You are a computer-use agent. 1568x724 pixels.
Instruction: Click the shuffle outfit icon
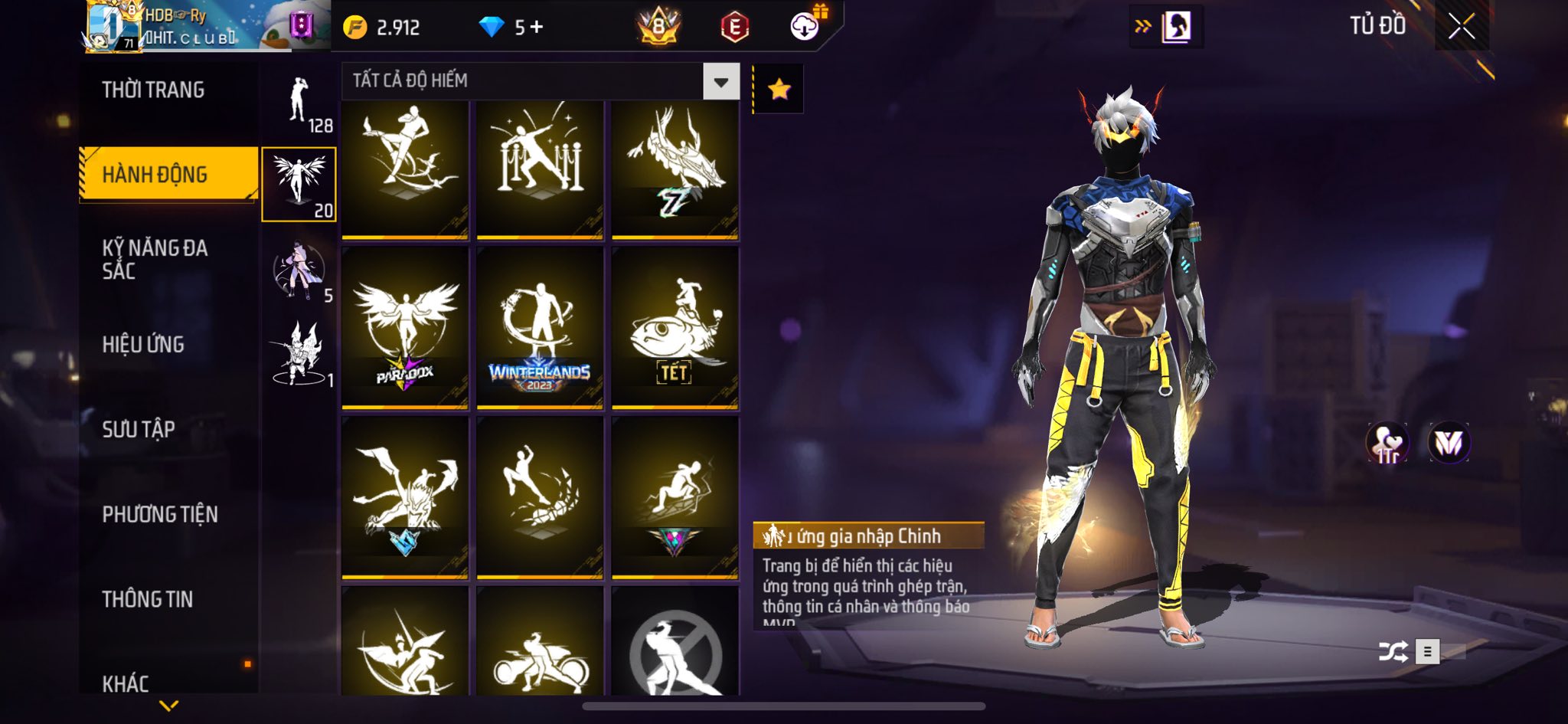click(1393, 652)
